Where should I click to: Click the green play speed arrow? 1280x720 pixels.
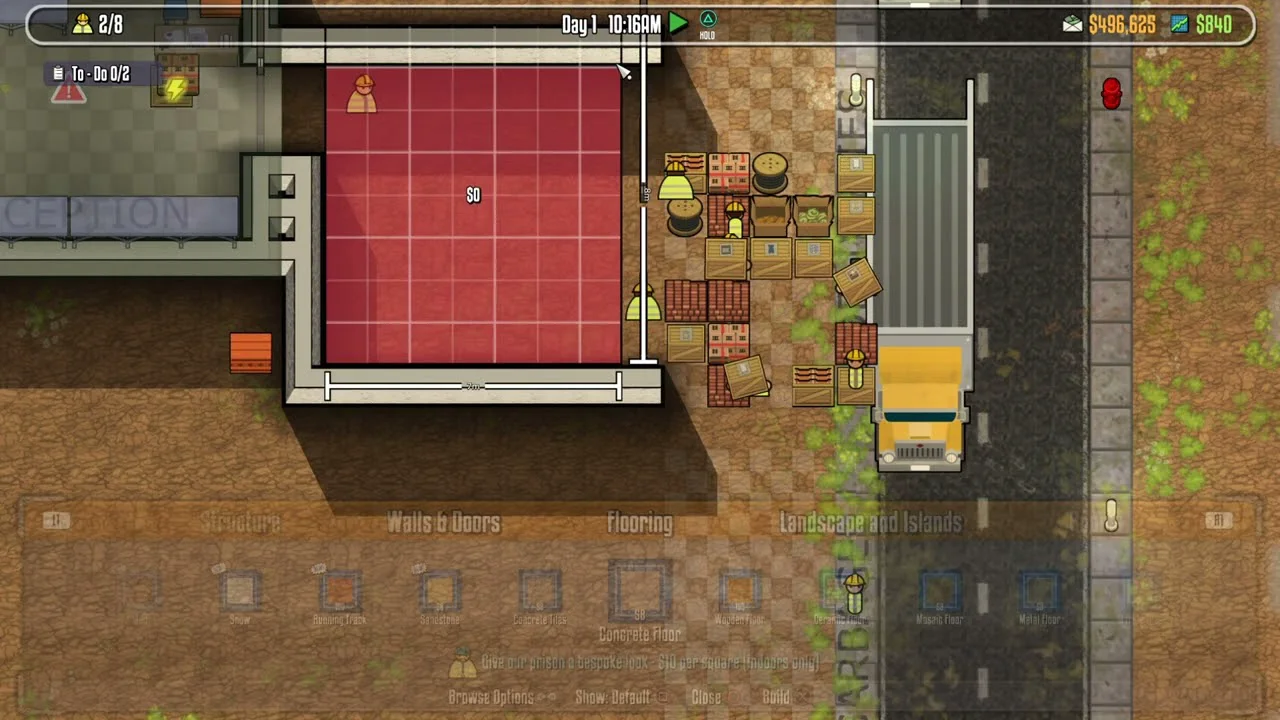tap(678, 24)
